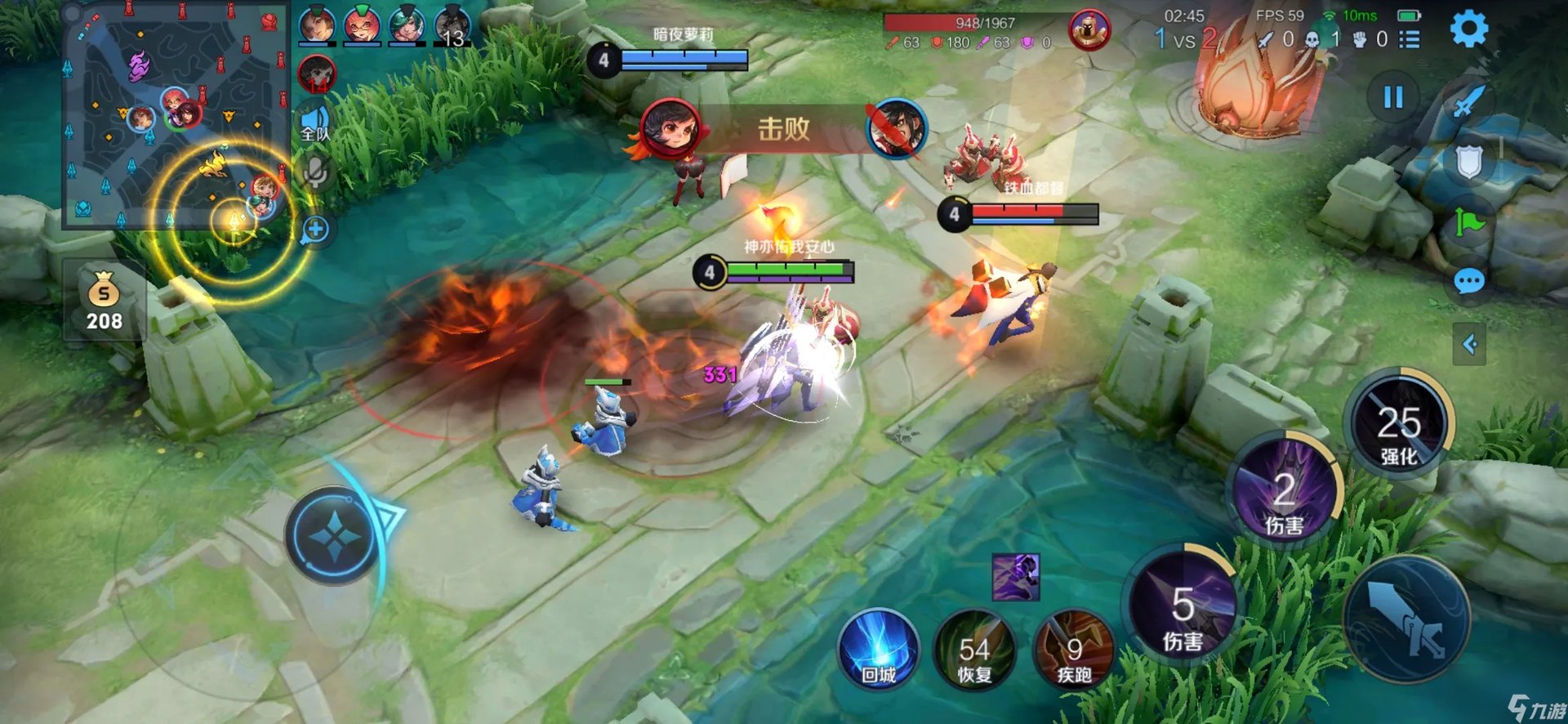
Task: Tap the basic attack sword button
Action: 1406,619
